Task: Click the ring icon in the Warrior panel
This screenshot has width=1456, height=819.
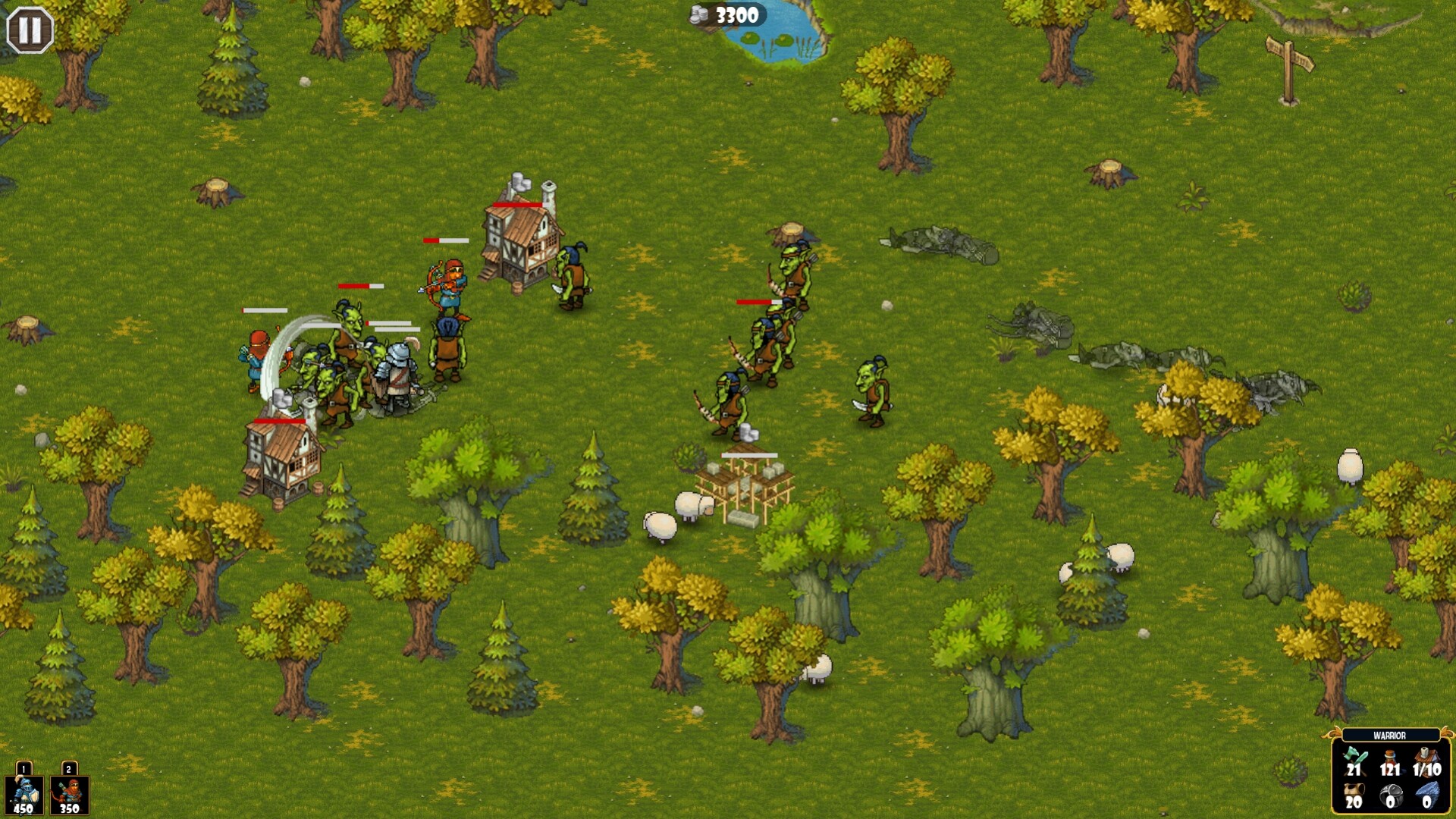Action: click(x=1390, y=796)
